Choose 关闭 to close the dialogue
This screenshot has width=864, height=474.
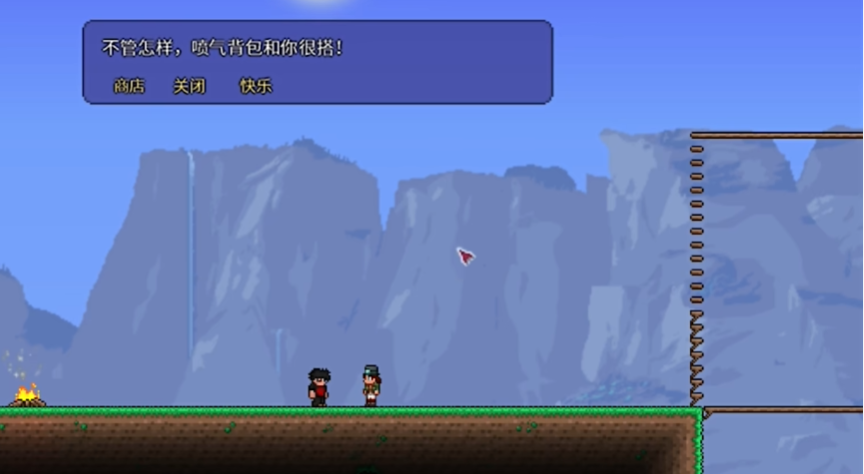(x=189, y=86)
